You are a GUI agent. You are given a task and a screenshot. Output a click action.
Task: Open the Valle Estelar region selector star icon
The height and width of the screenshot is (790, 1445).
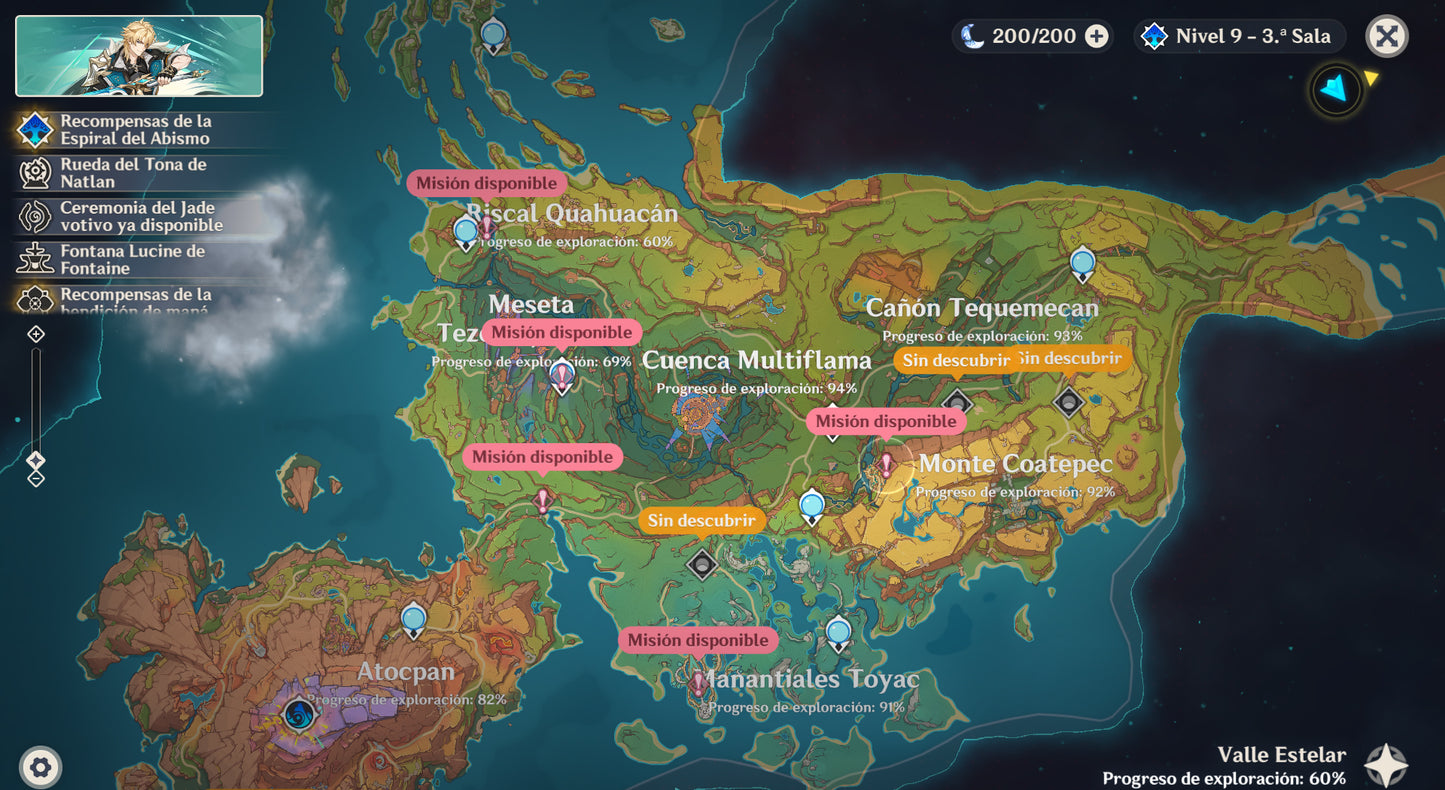coord(1386,765)
